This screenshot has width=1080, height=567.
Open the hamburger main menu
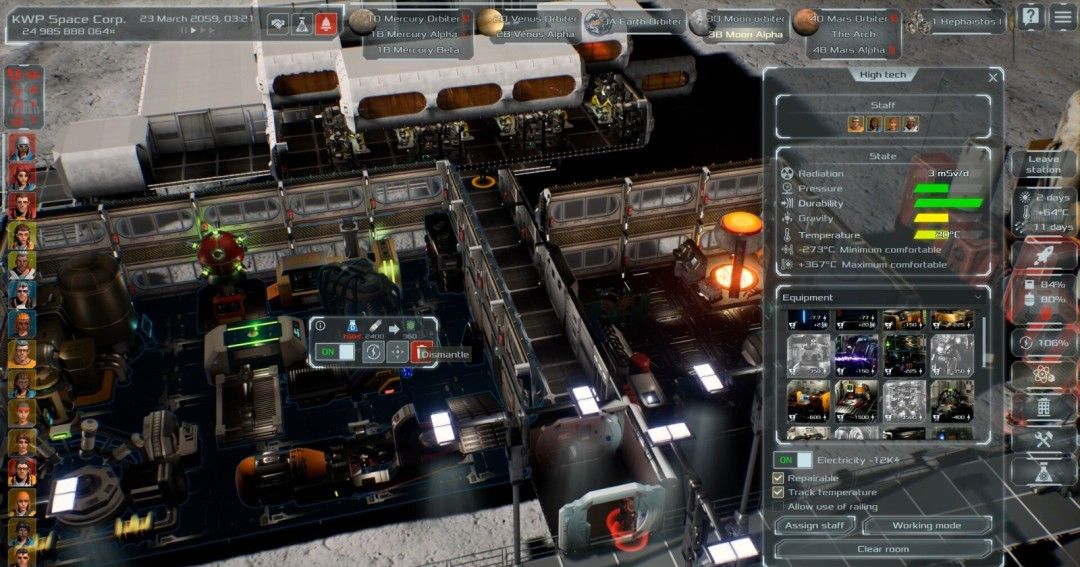pos(1062,16)
